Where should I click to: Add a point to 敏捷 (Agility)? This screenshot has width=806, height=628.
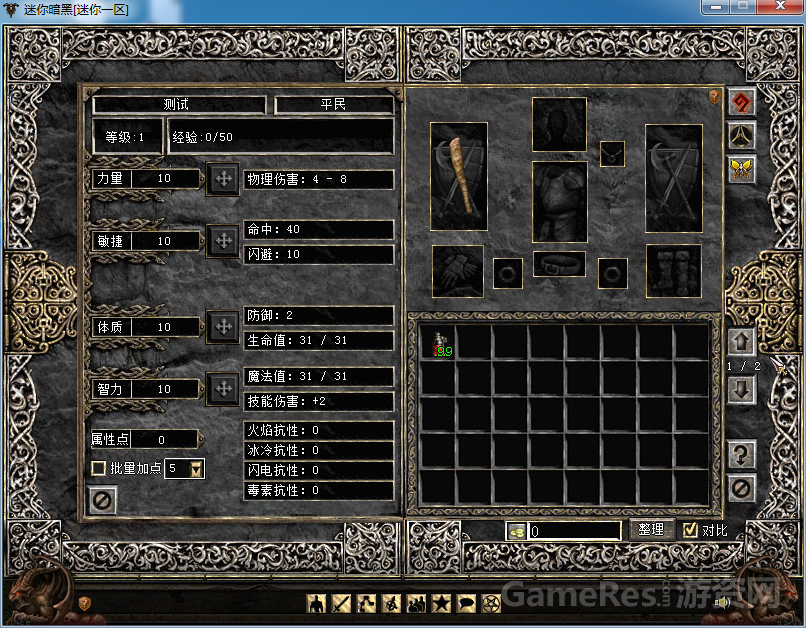click(221, 241)
